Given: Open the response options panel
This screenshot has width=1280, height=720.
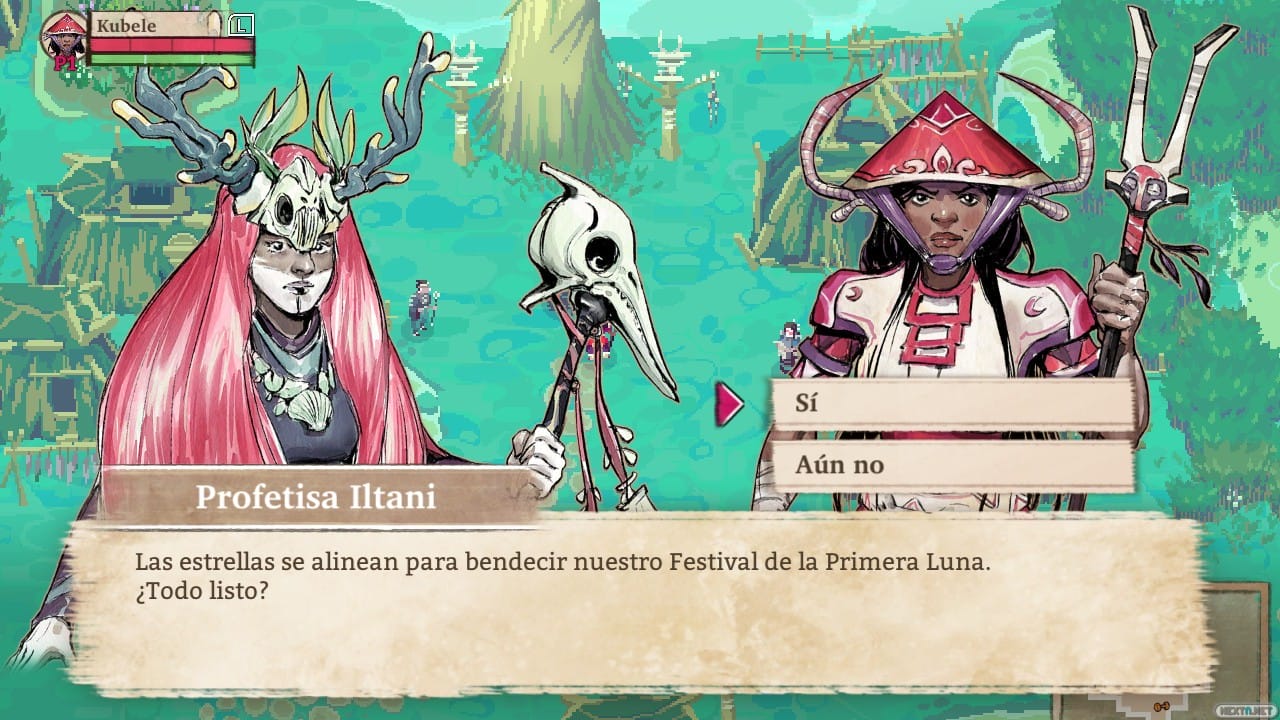Looking at the screenshot, I should [x=950, y=432].
